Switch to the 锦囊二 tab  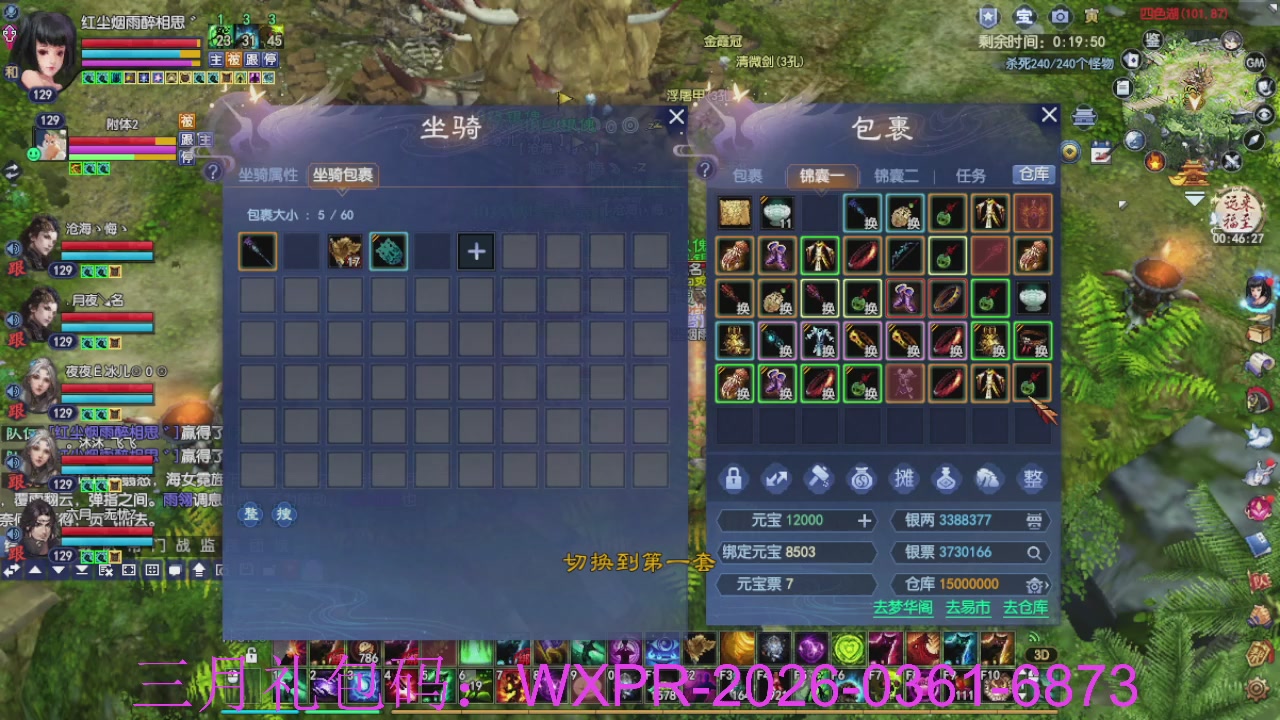click(895, 175)
